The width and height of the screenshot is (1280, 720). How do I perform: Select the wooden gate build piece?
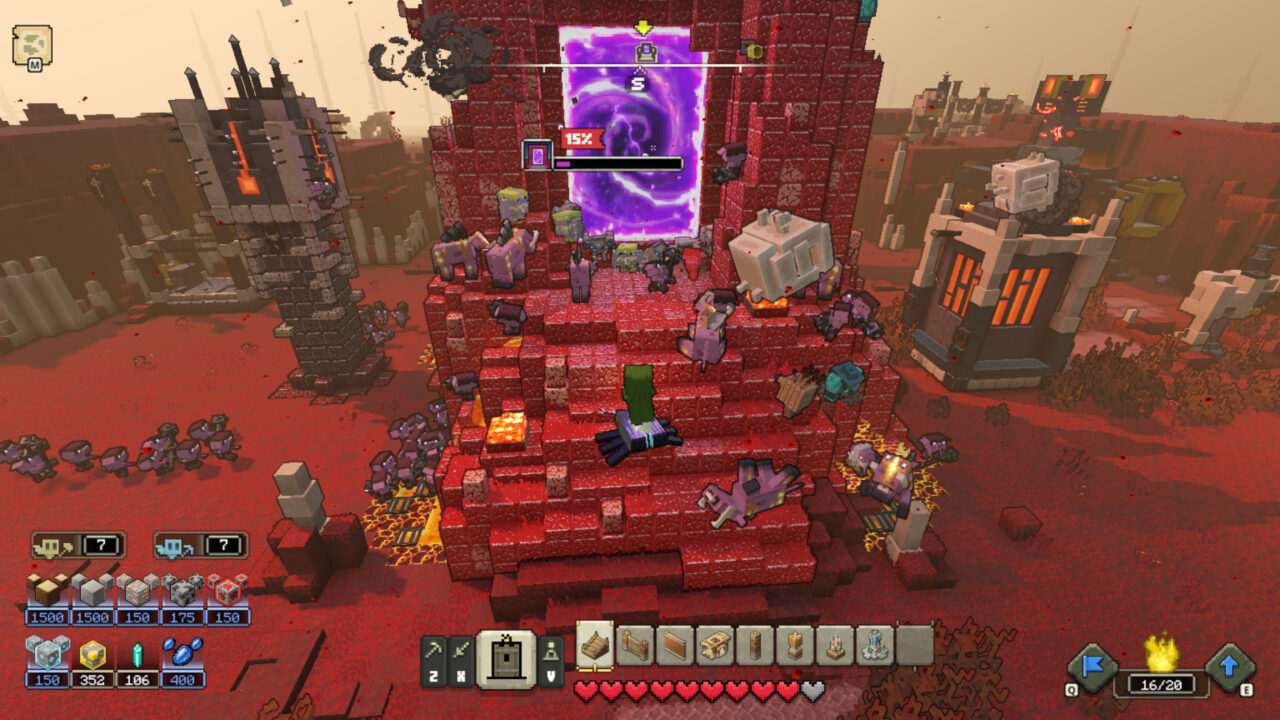635,645
